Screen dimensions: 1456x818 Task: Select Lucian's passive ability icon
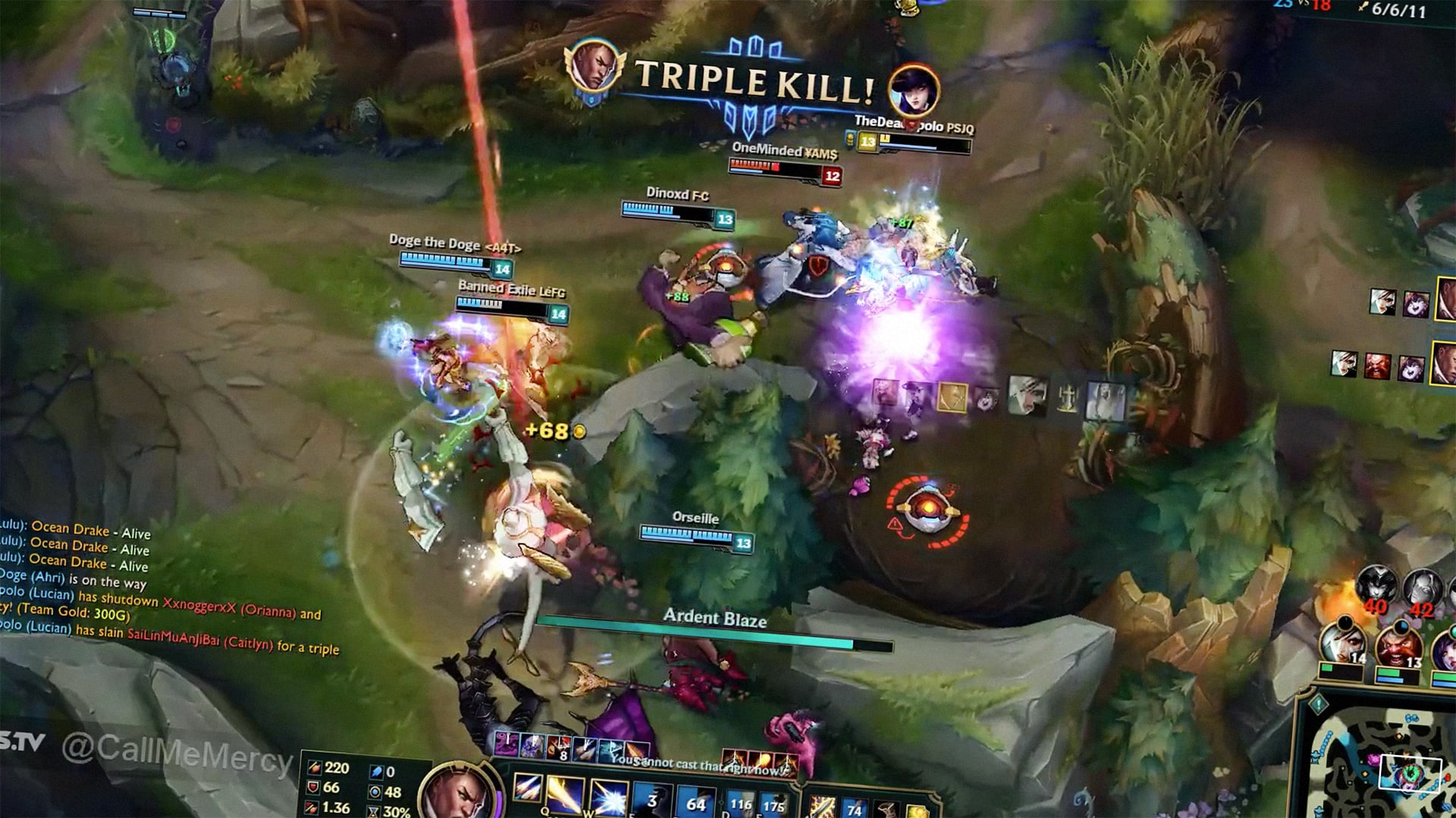[526, 787]
